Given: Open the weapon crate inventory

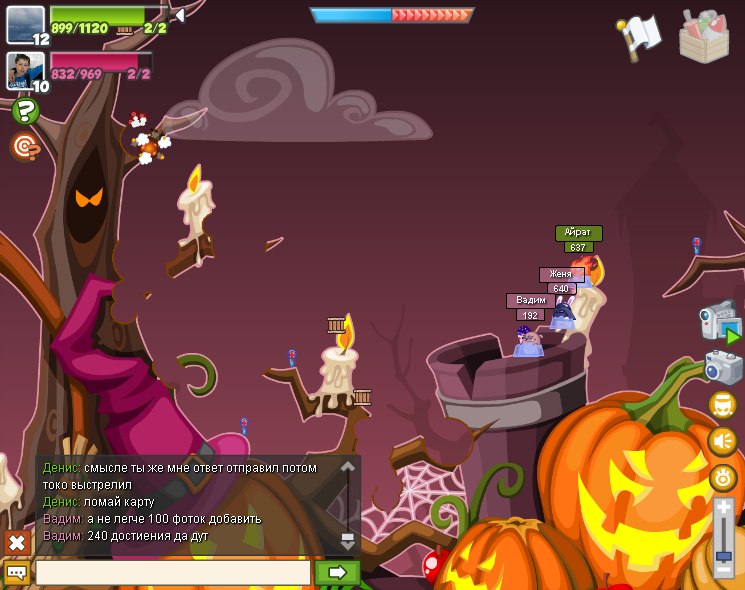Looking at the screenshot, I should [x=704, y=36].
